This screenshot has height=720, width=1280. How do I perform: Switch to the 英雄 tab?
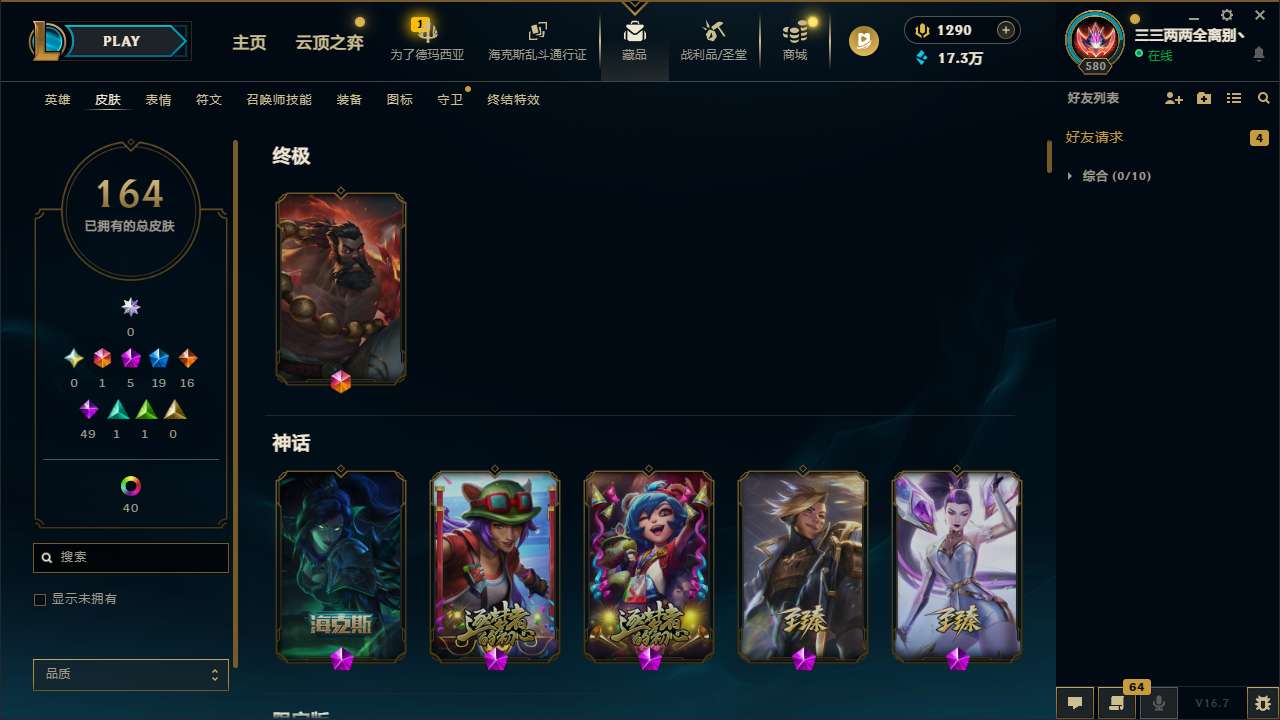57,99
